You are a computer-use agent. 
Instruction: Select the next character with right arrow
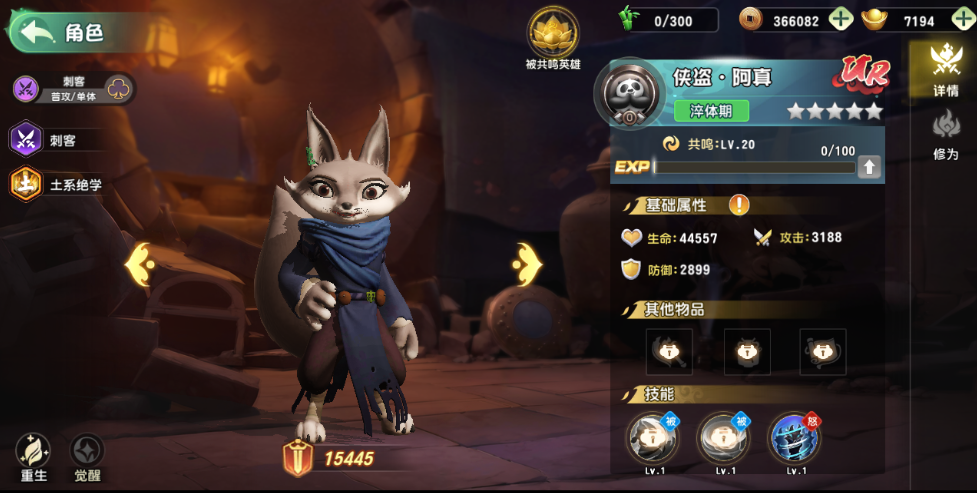[526, 265]
